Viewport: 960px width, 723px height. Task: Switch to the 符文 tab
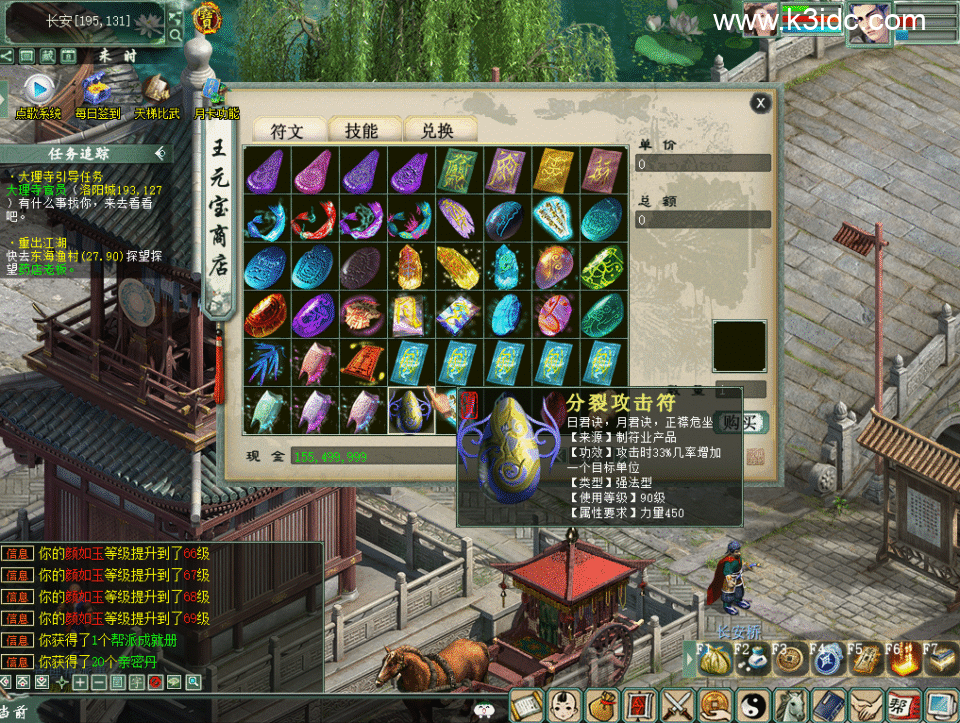285,130
